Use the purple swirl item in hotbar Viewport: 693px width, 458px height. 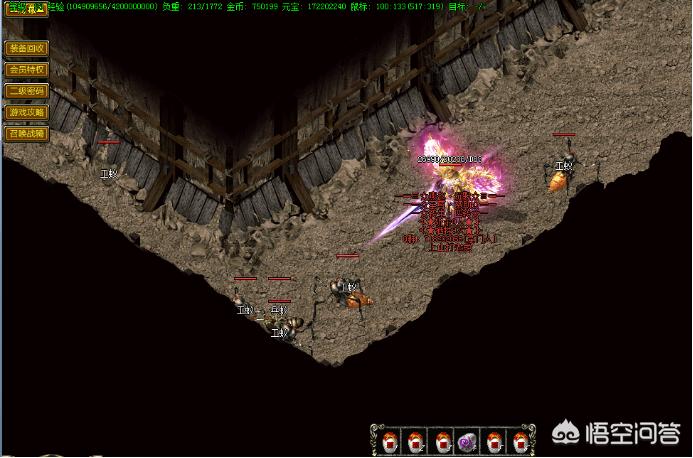click(x=468, y=440)
